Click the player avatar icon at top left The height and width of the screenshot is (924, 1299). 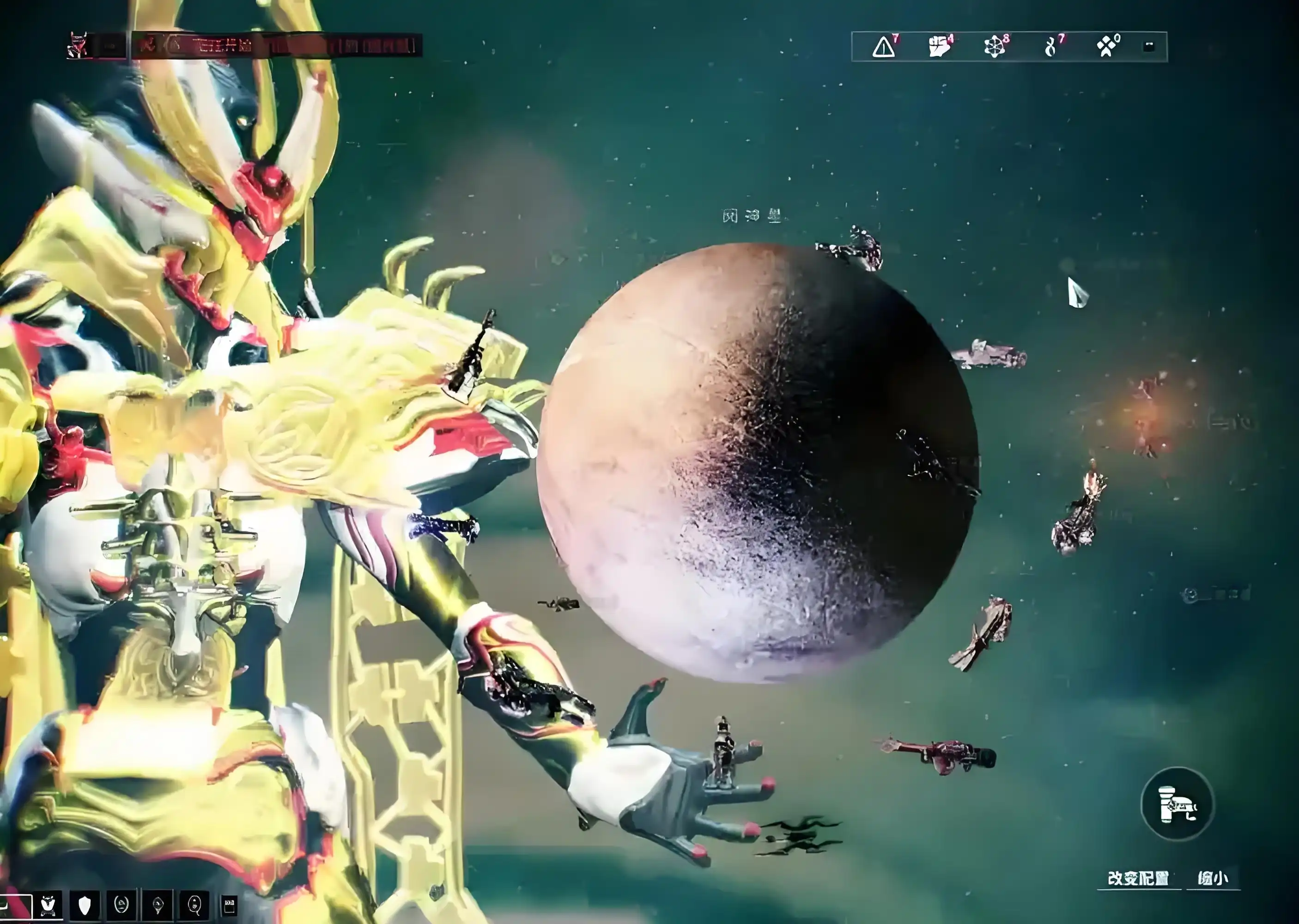coord(78,46)
